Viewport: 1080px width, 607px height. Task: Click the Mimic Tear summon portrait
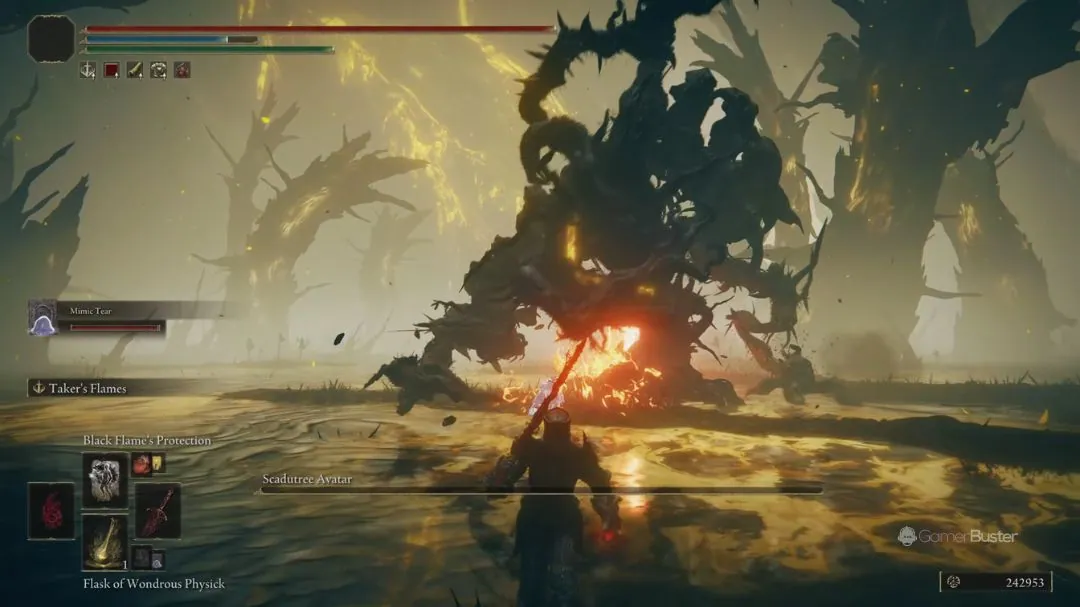(x=42, y=318)
